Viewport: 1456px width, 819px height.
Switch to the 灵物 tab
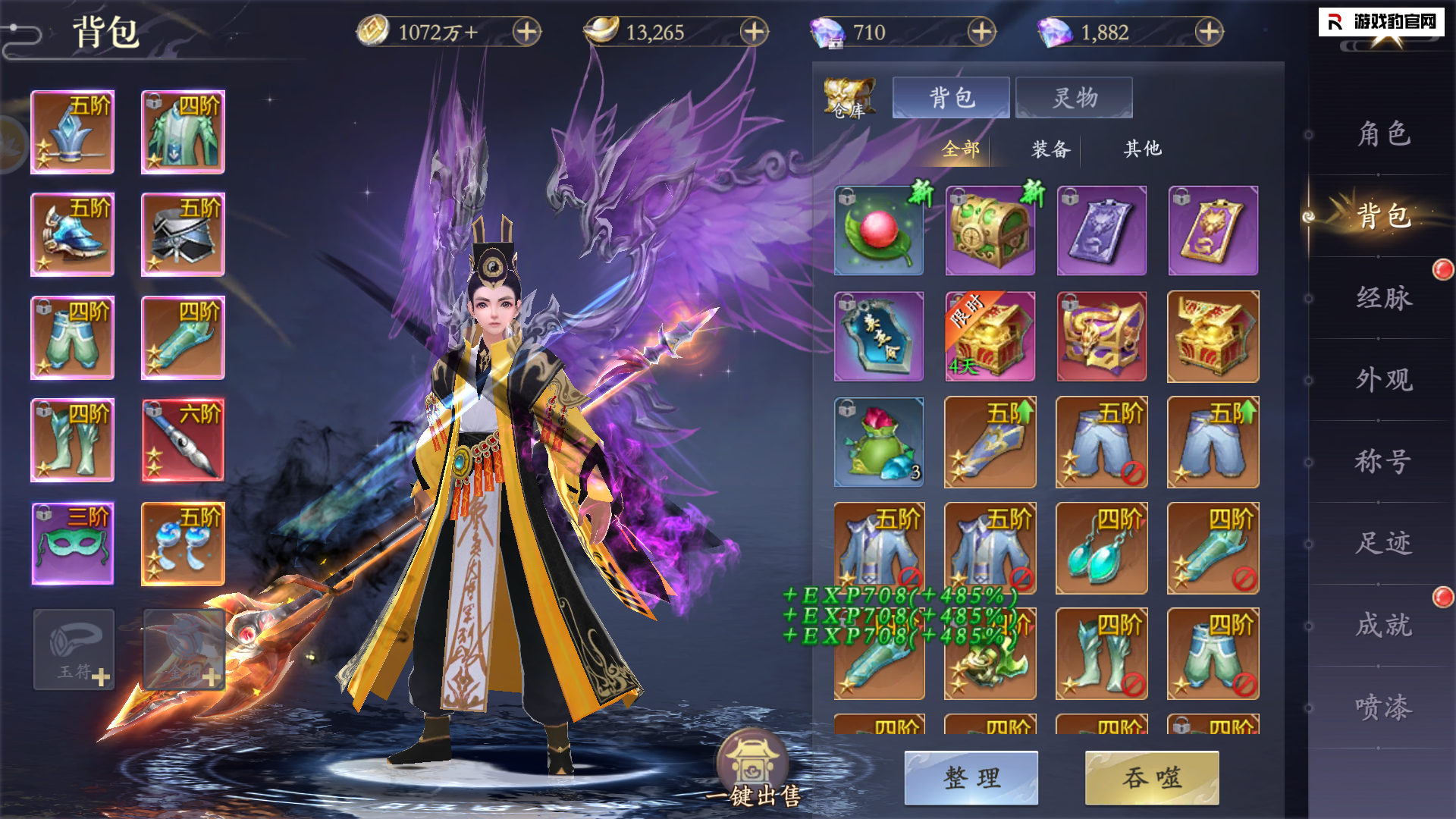tap(1074, 98)
